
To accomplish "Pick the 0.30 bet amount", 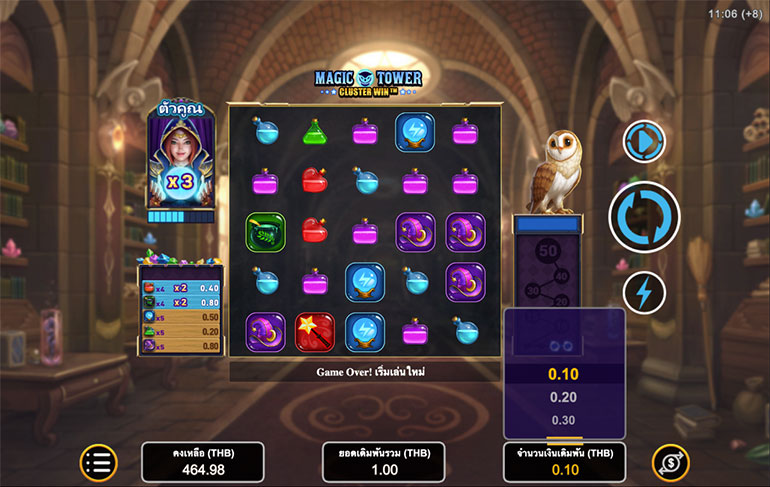I will [x=564, y=420].
